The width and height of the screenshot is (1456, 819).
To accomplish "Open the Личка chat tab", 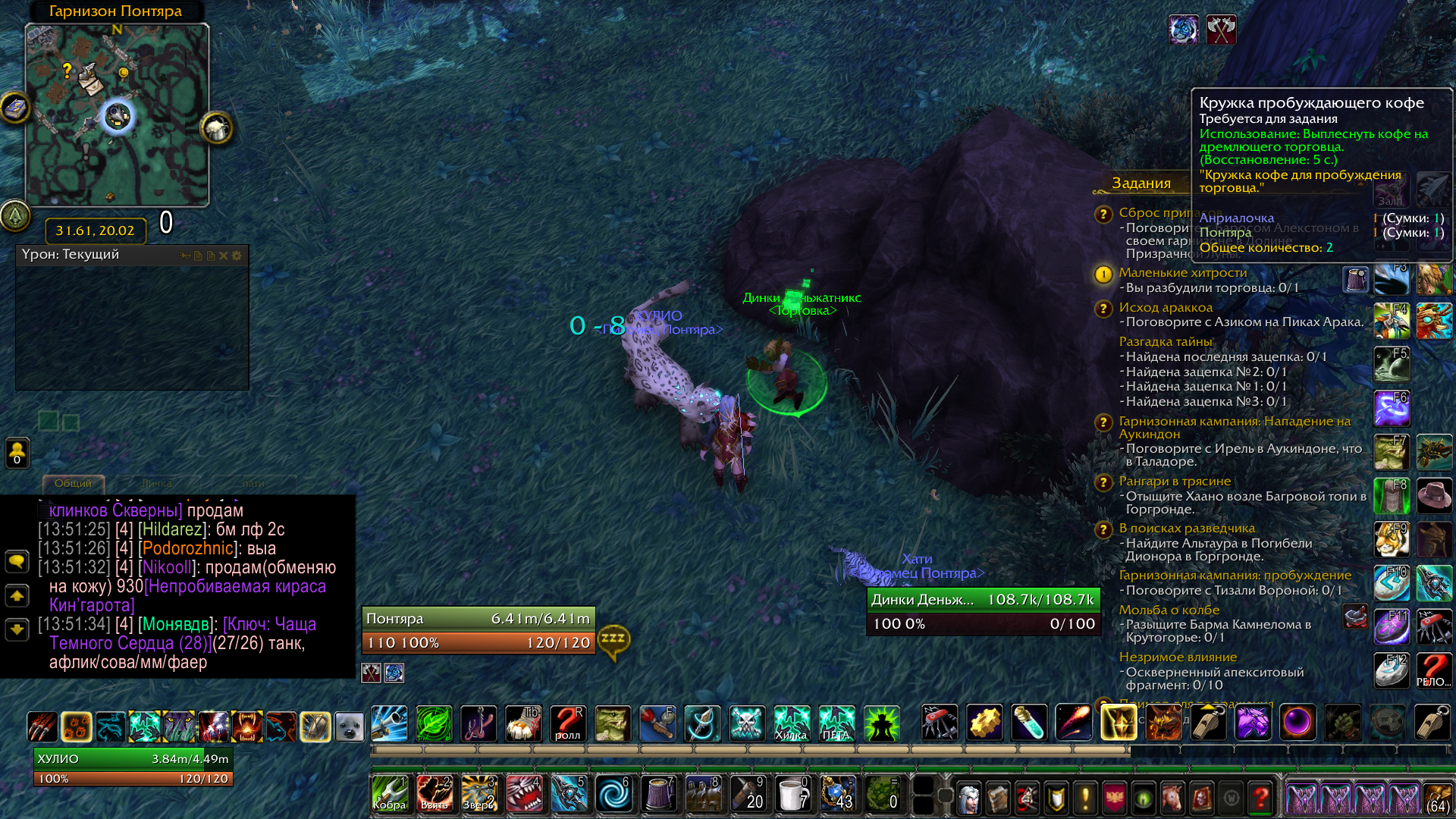I will [157, 483].
